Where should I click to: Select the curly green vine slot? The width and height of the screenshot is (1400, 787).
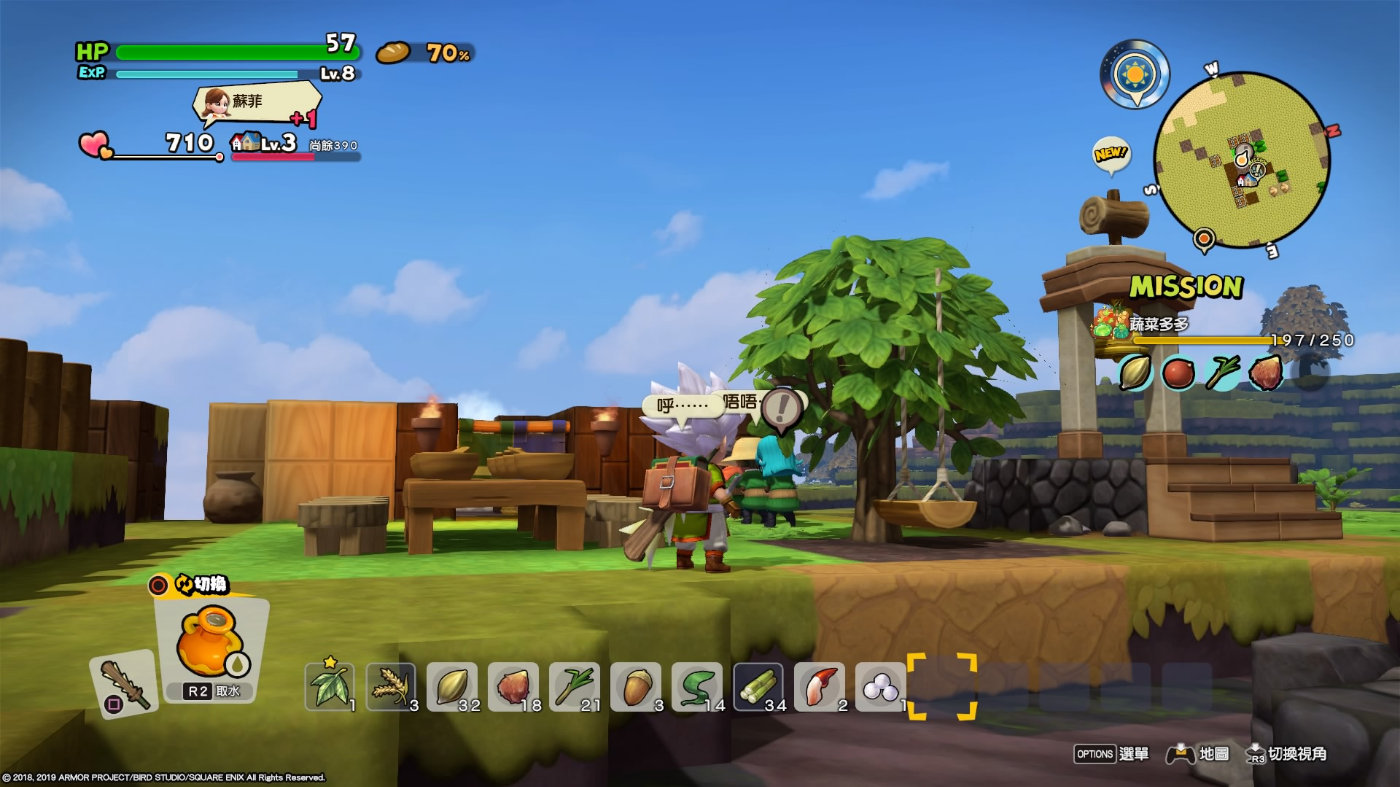pos(696,685)
